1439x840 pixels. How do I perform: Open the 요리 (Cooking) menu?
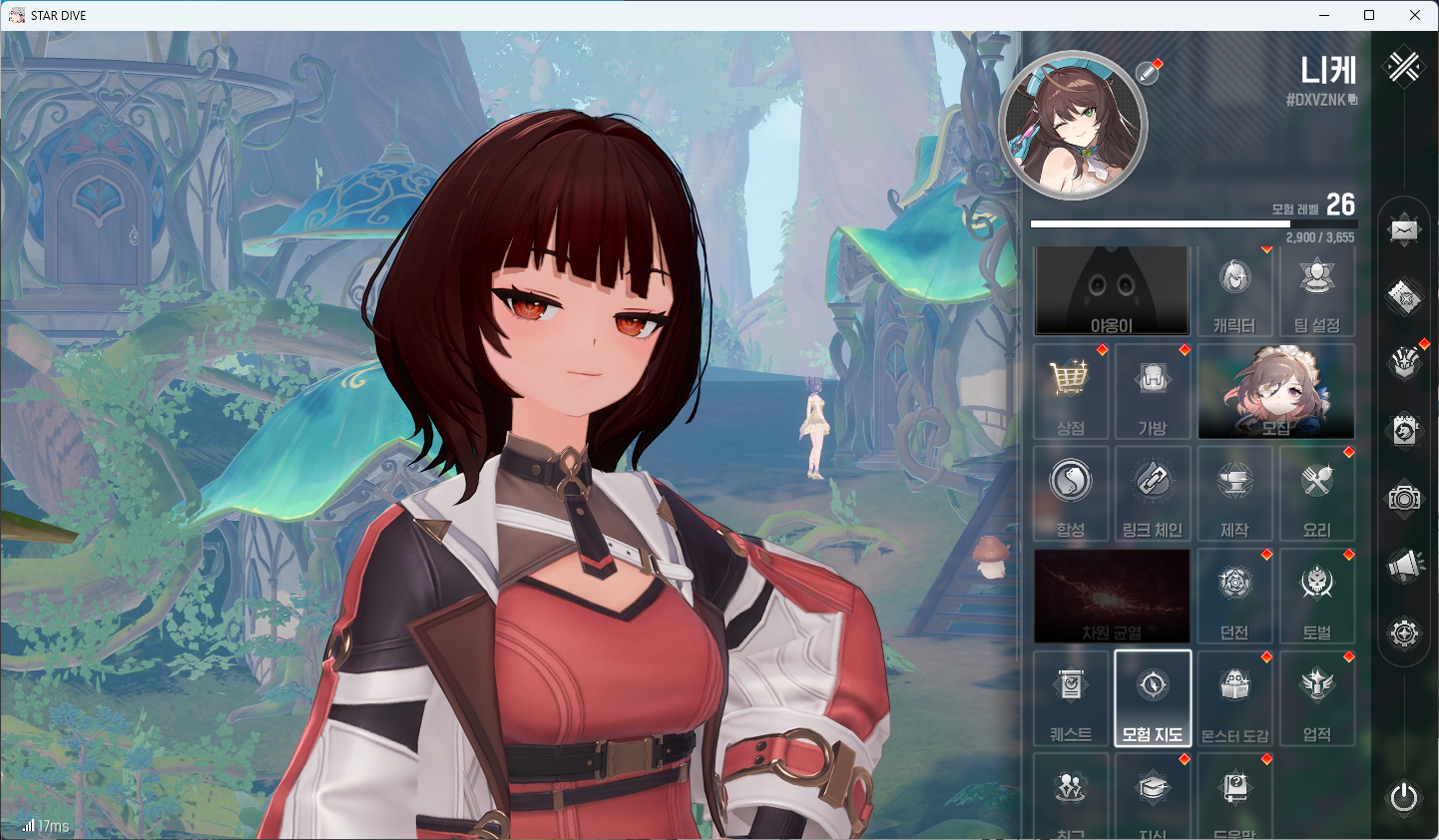click(1316, 494)
